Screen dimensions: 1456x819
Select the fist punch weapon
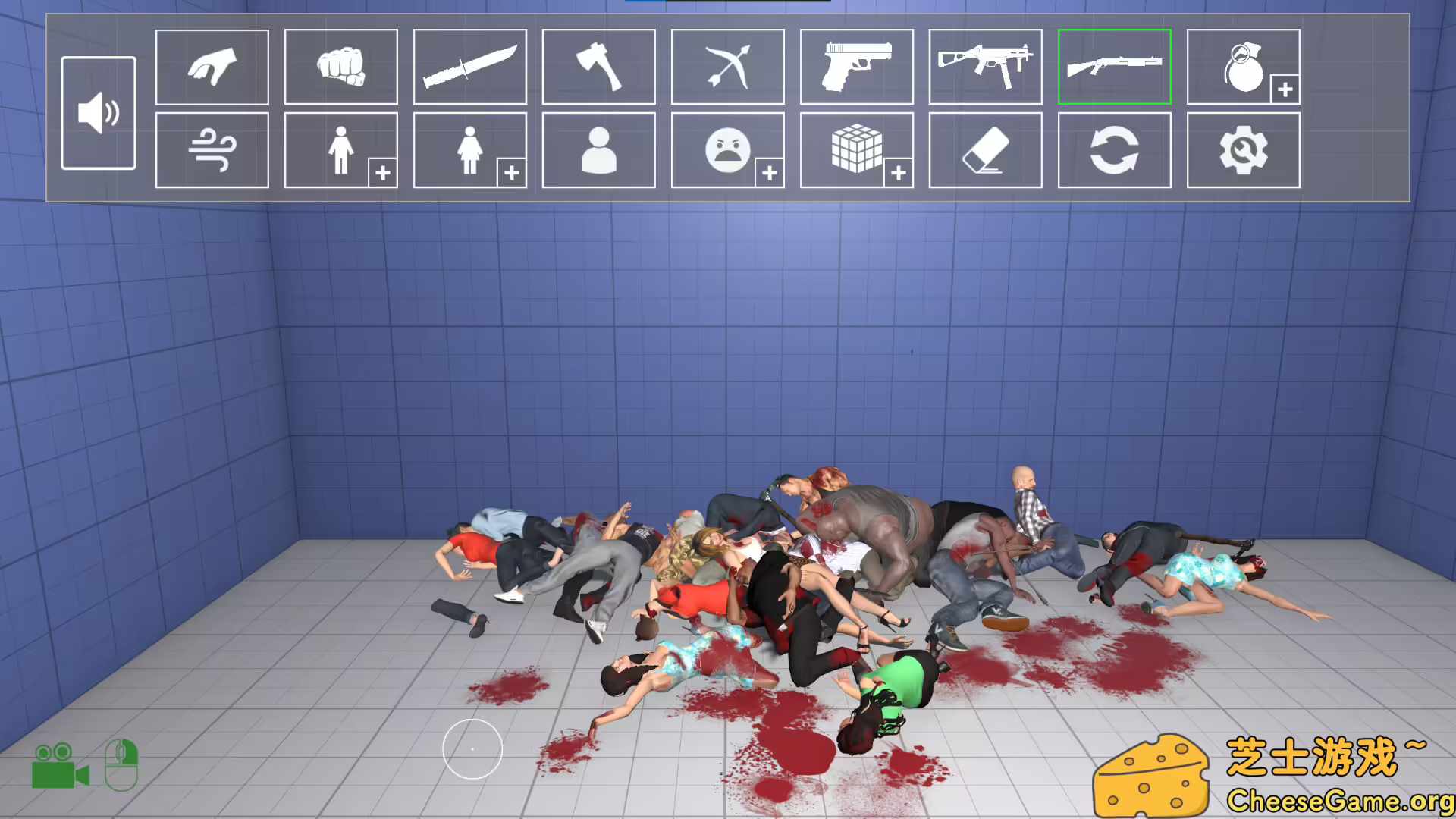[340, 67]
